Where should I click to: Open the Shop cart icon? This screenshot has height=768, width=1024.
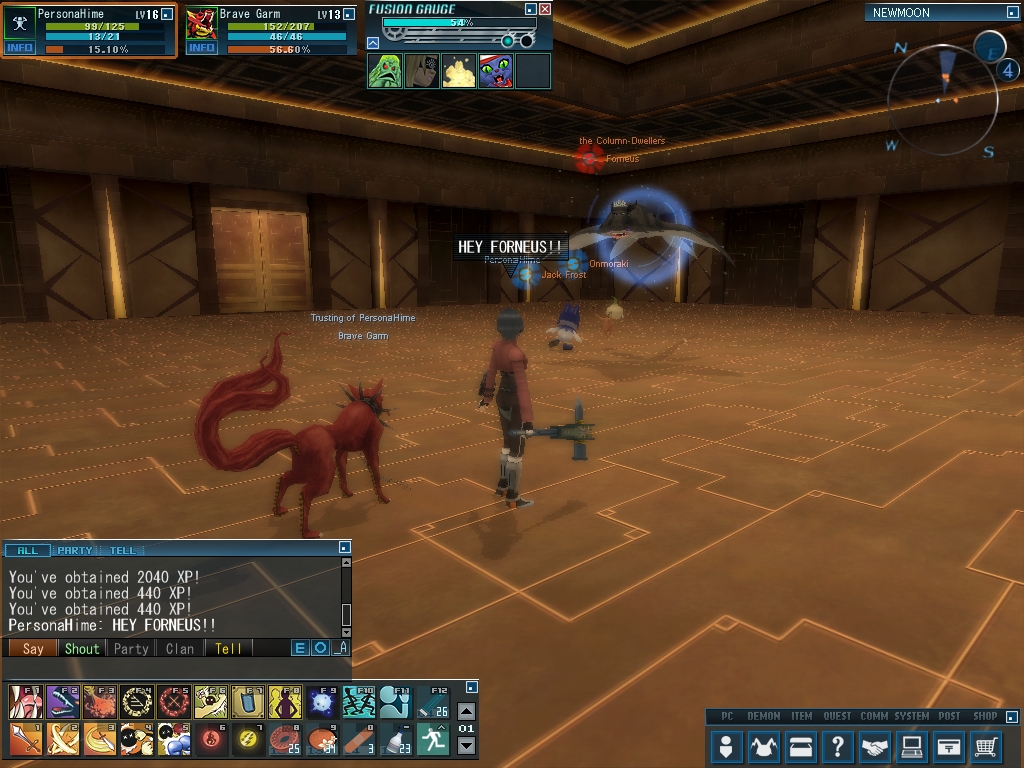click(x=986, y=746)
